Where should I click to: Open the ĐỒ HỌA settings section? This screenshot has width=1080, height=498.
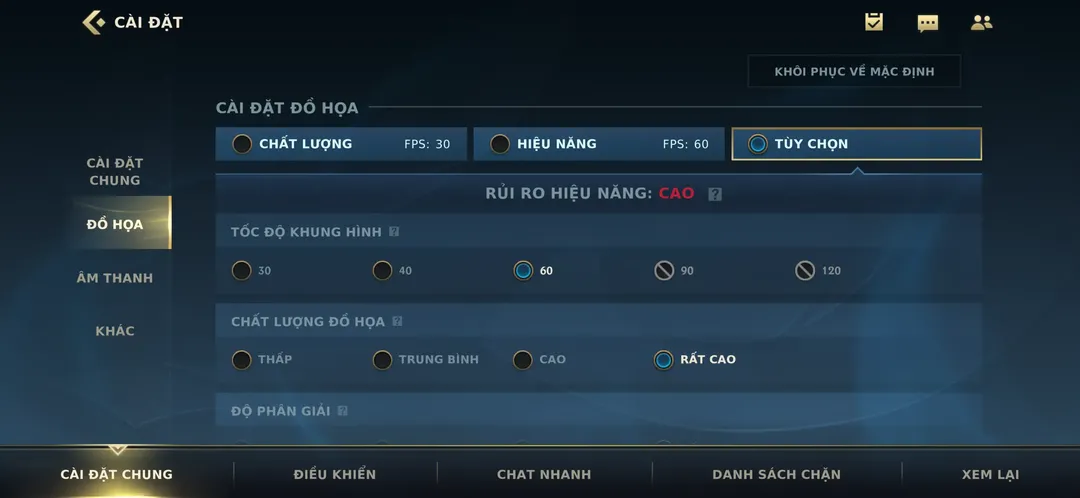(115, 224)
